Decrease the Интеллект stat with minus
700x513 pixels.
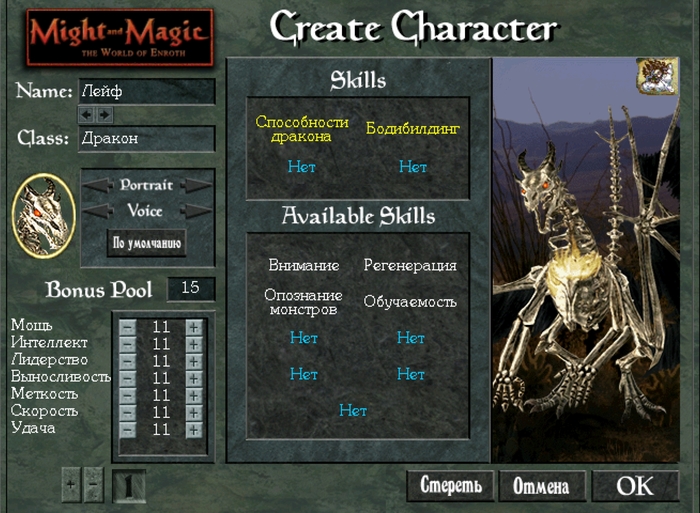(127, 344)
